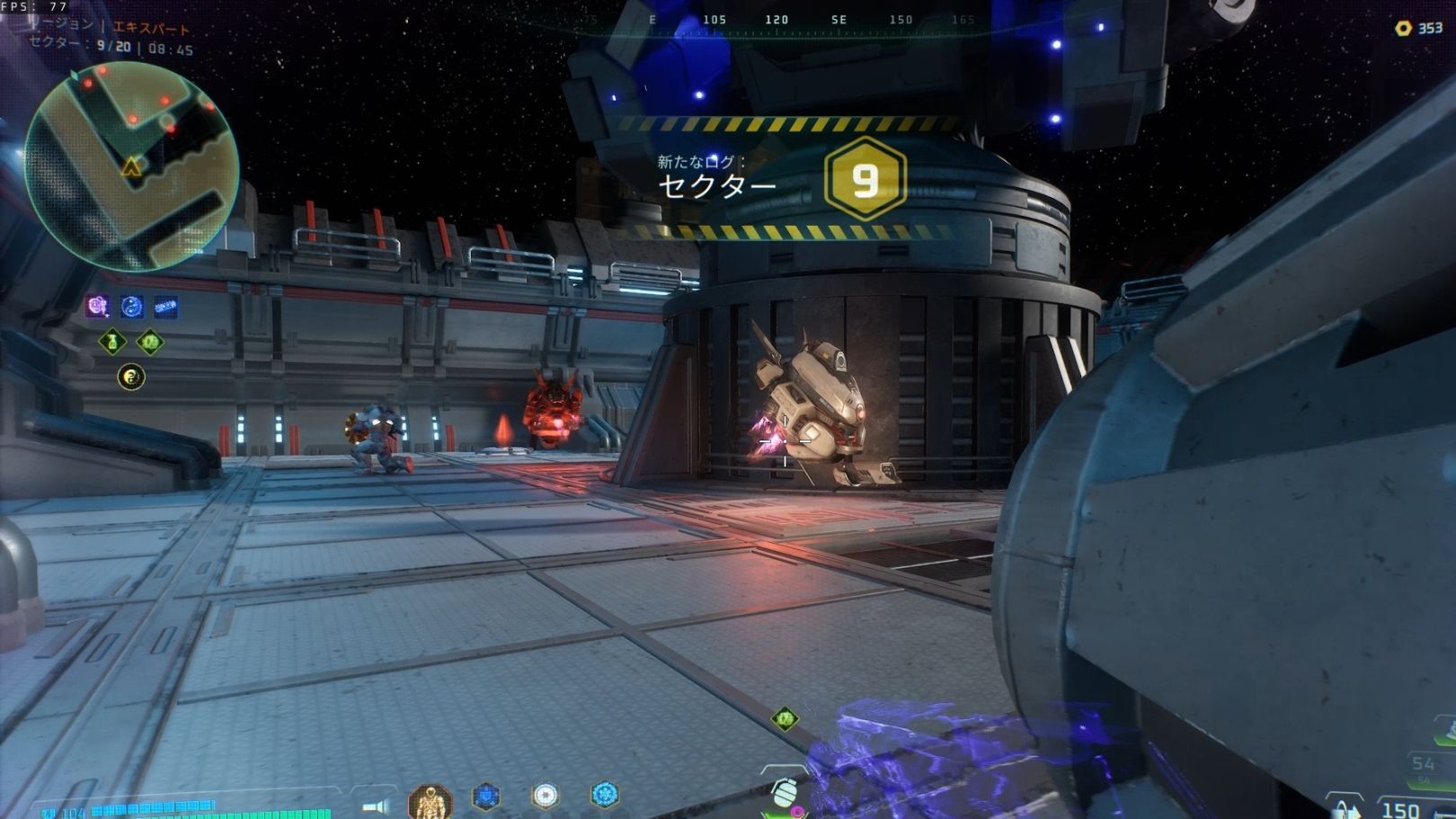This screenshot has height=819, width=1456.
Task: Click the gold coin currency icon
Action: tap(1403, 29)
